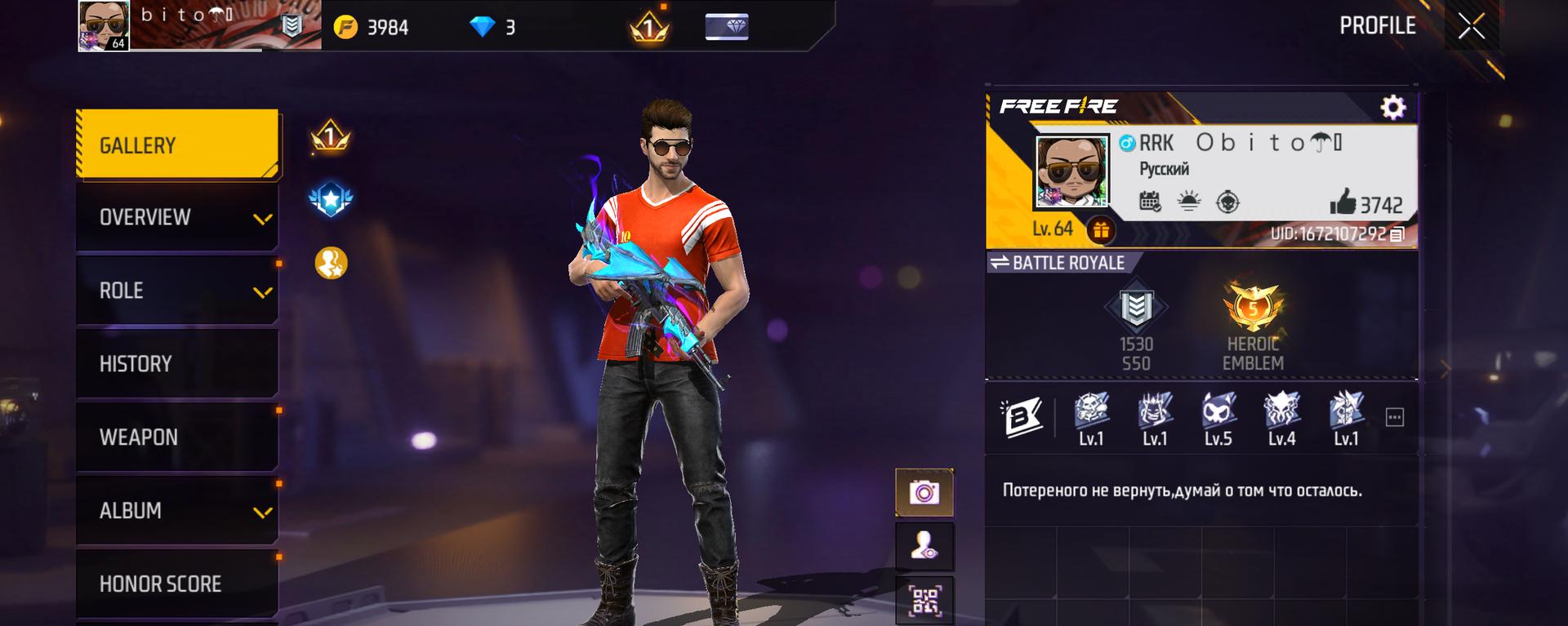This screenshot has width=1568, height=626.
Task: Copy the player UID
Action: pyautogui.click(x=1397, y=235)
